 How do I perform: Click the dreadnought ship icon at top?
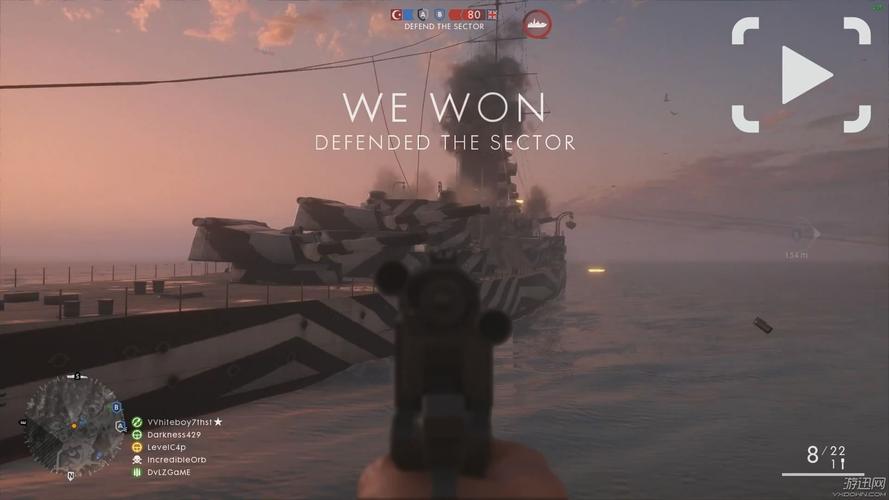click(538, 24)
